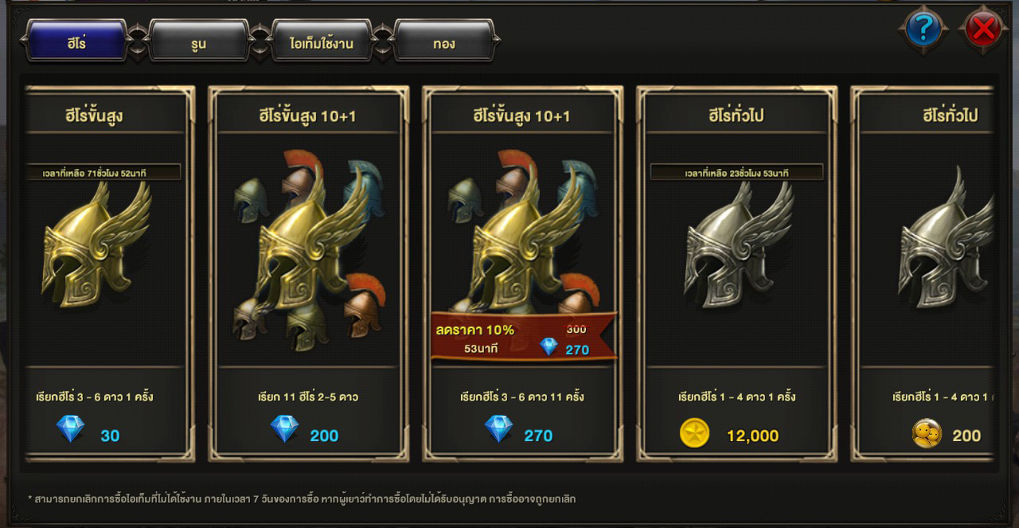Close the shop with red X
Screen dimensions: 1019x528
click(983, 30)
